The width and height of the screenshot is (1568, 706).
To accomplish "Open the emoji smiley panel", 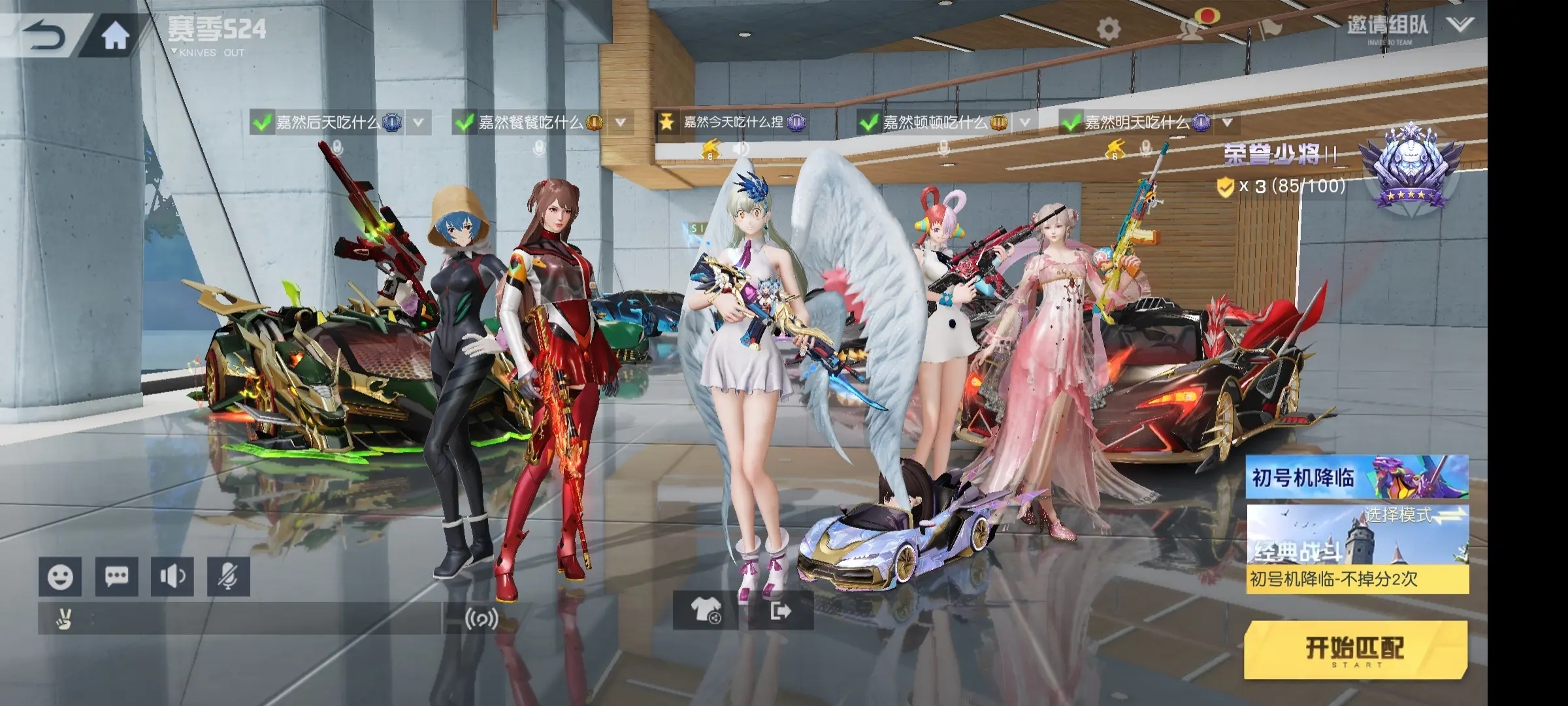I will pos(60,577).
